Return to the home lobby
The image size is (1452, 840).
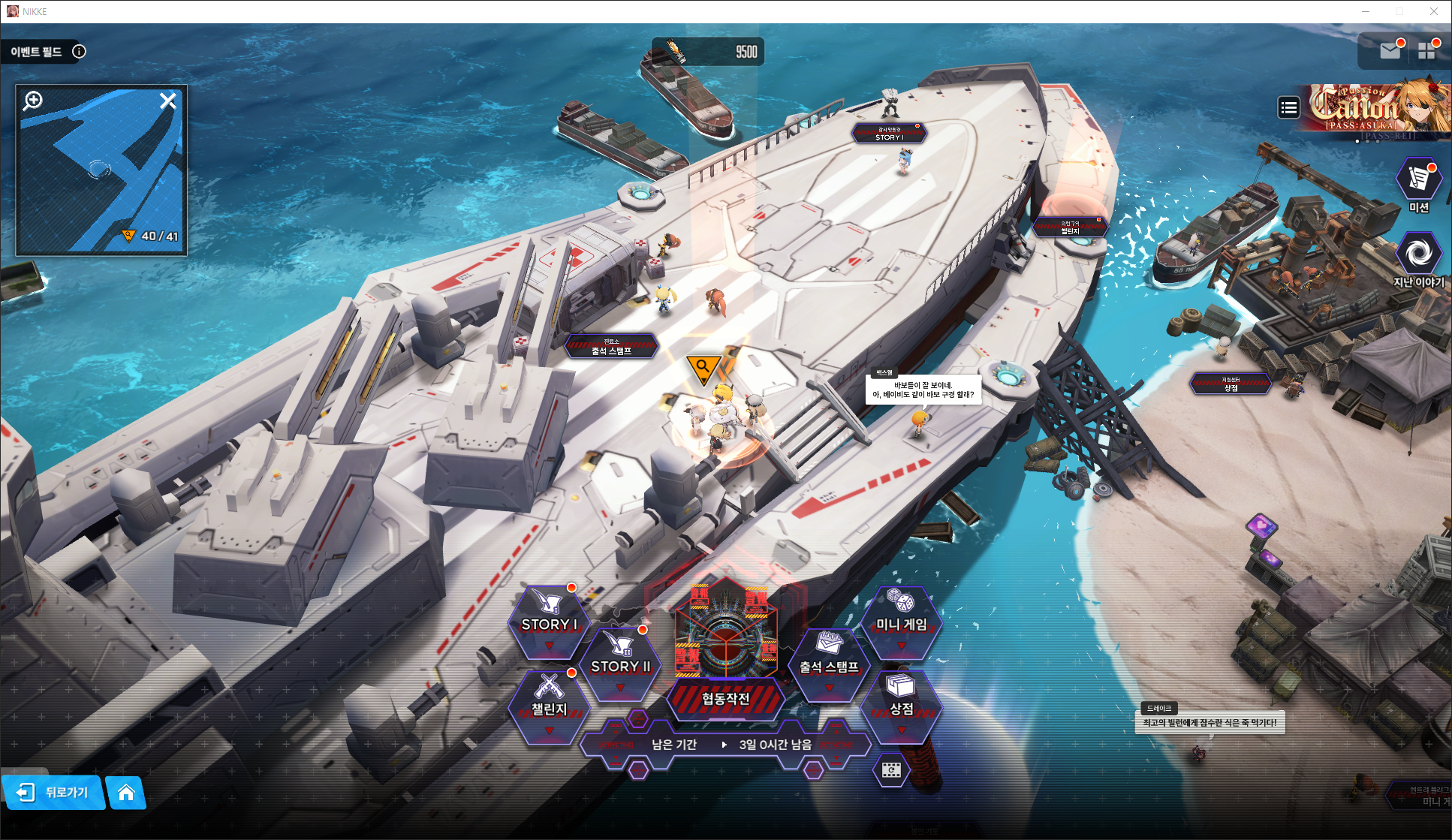126,792
